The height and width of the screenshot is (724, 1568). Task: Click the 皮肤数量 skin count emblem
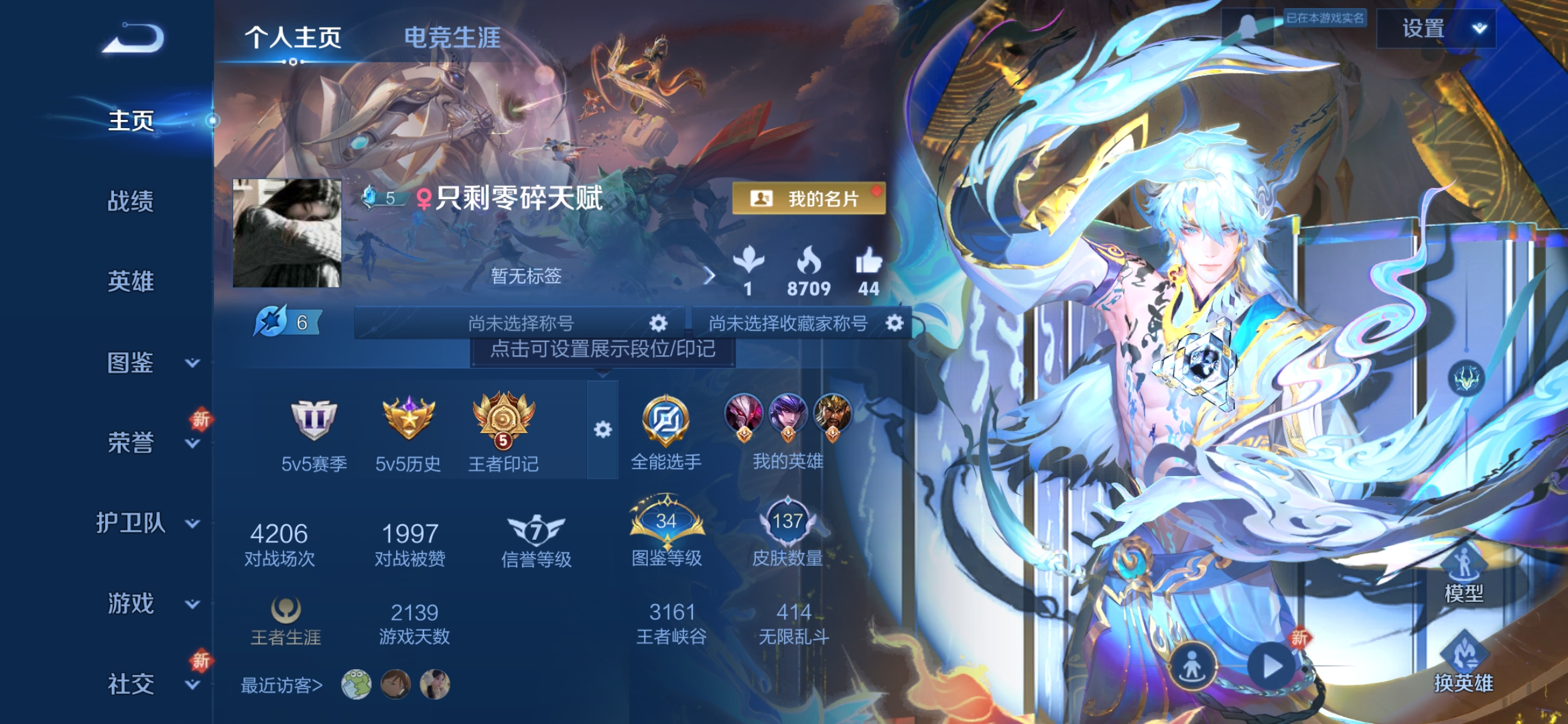point(789,521)
